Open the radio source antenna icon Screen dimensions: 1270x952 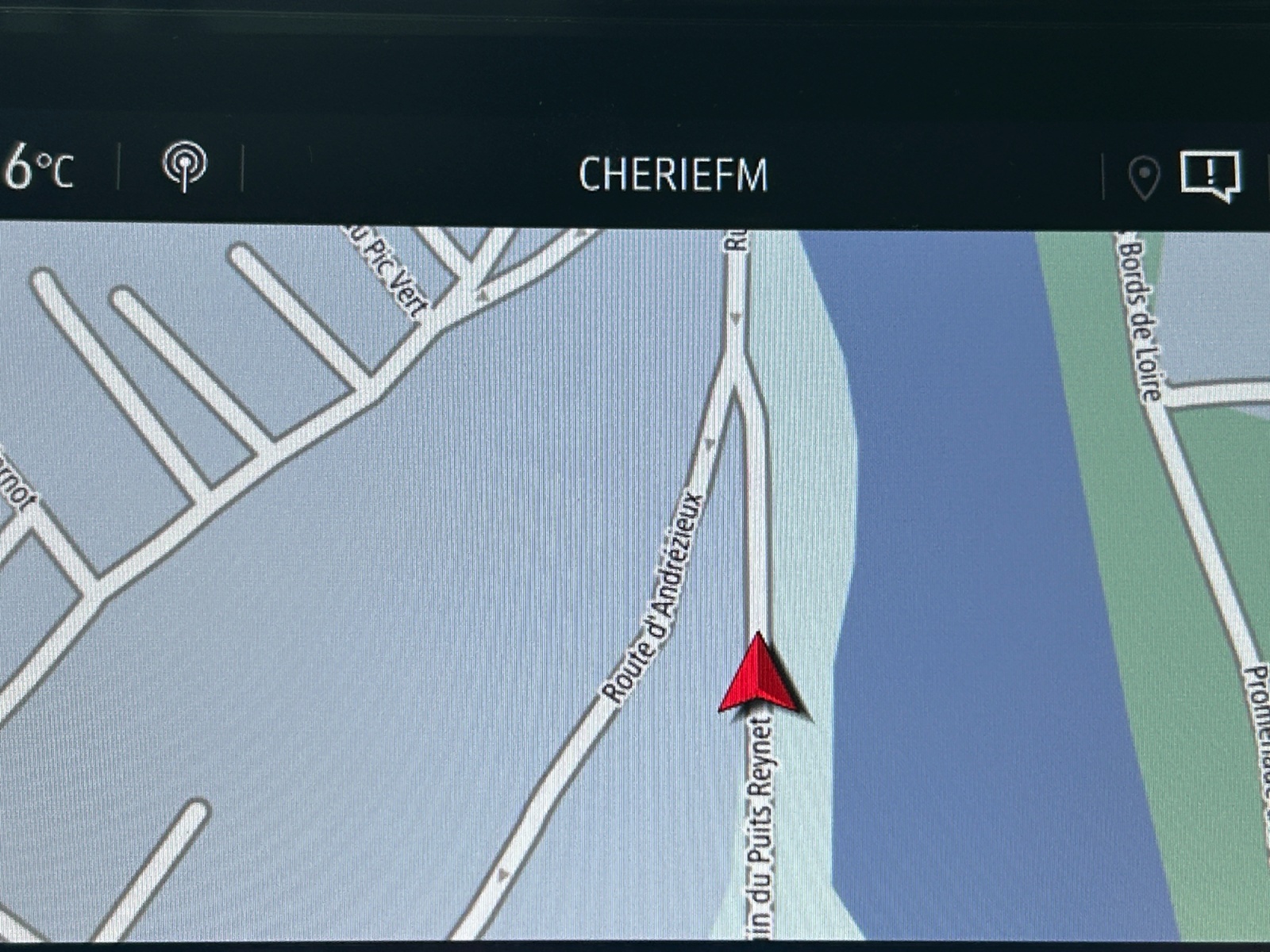click(x=184, y=165)
